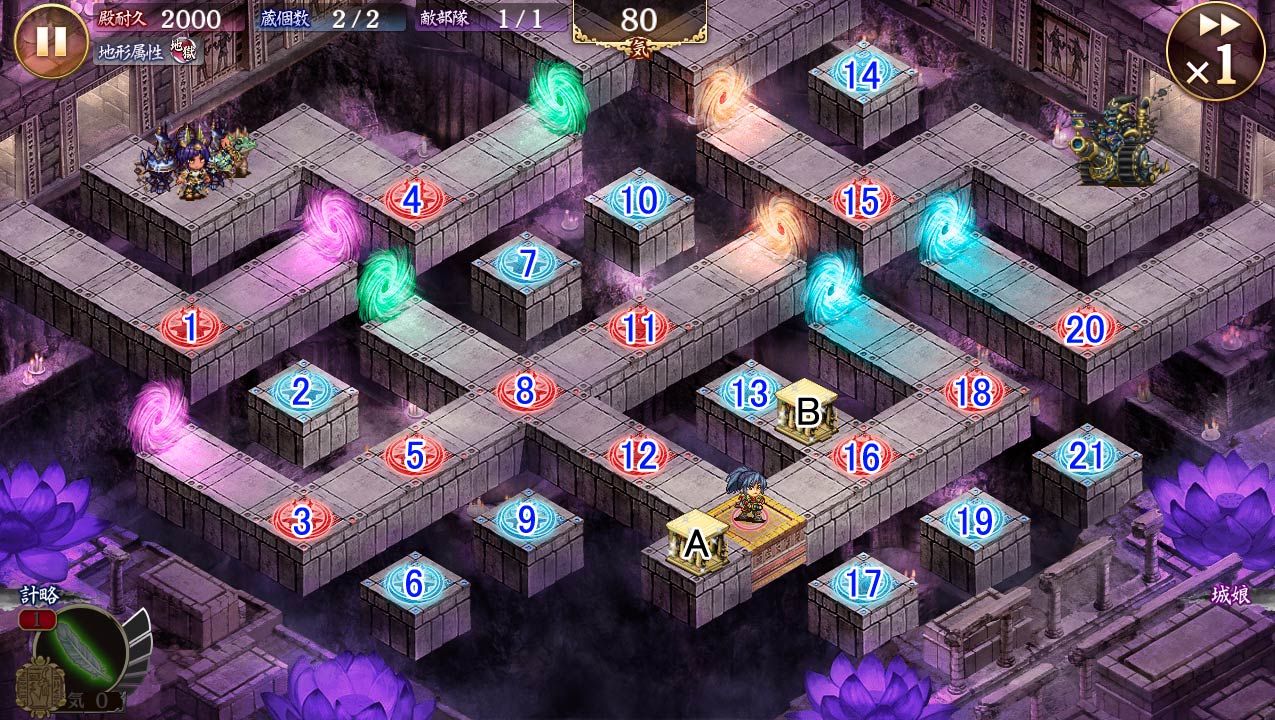The height and width of the screenshot is (720, 1275).
Task: Pick blue deployment tile 6
Action: (414, 583)
